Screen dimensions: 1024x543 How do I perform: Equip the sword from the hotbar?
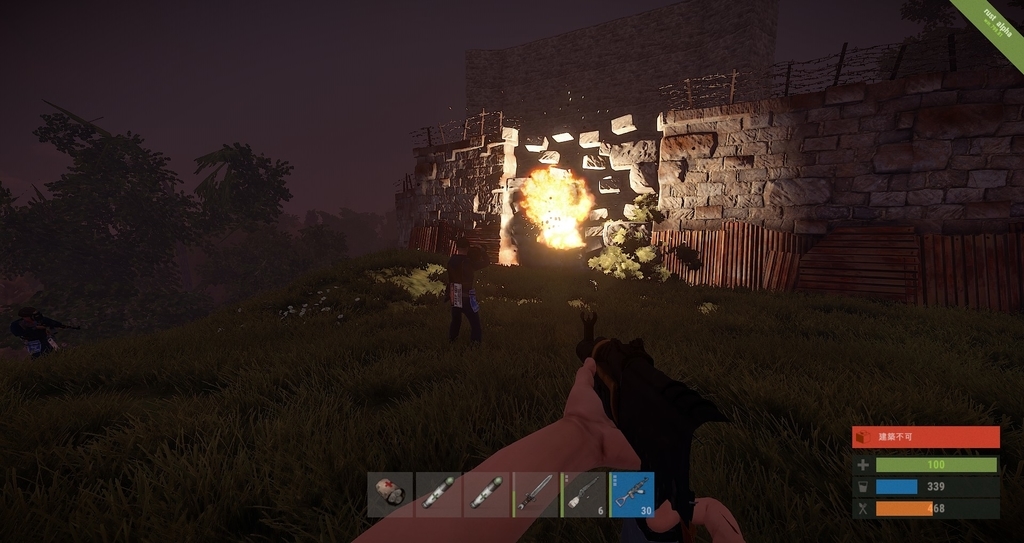(536, 494)
